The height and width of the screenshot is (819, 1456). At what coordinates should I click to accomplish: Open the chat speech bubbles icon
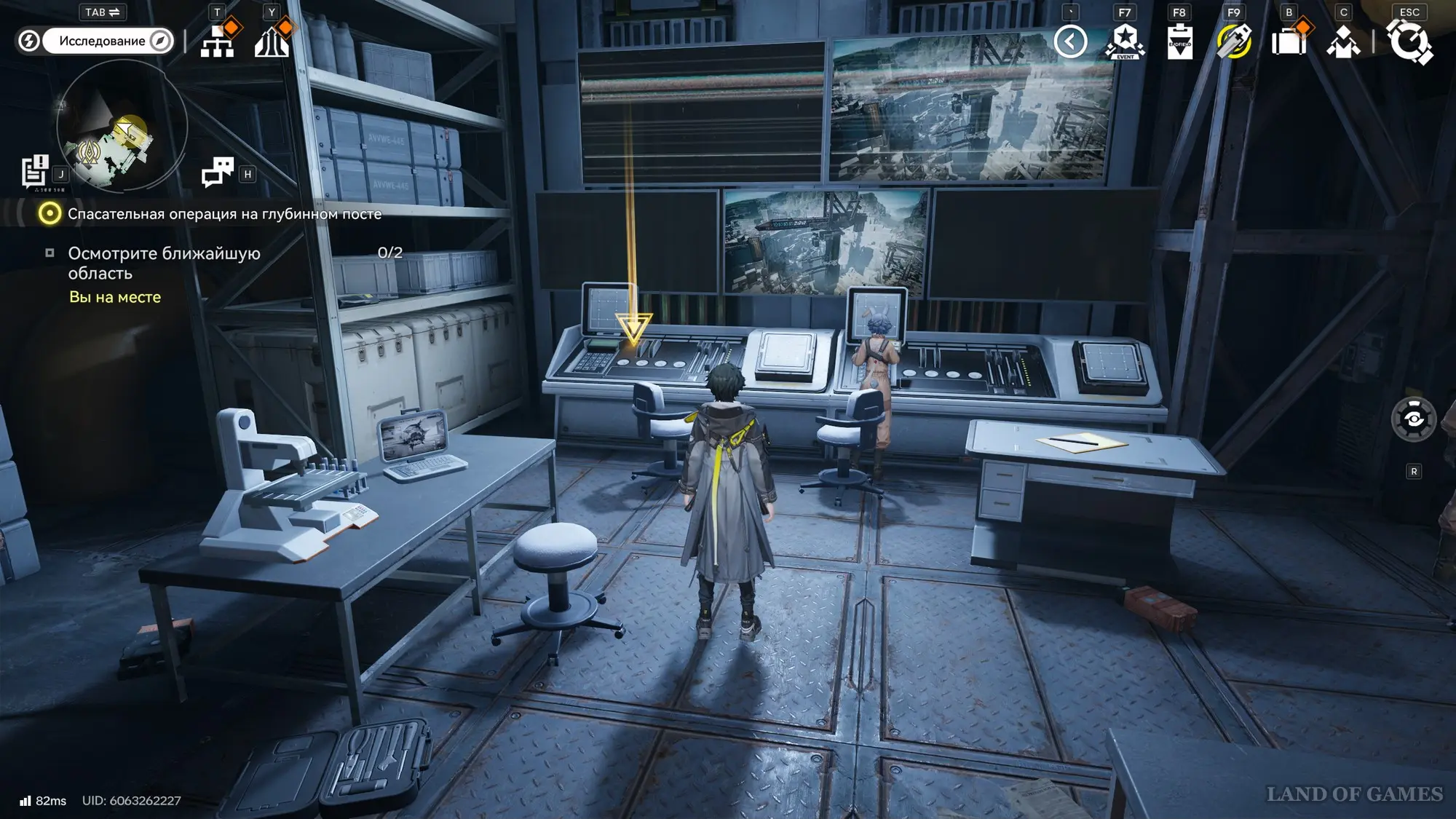click(x=217, y=173)
